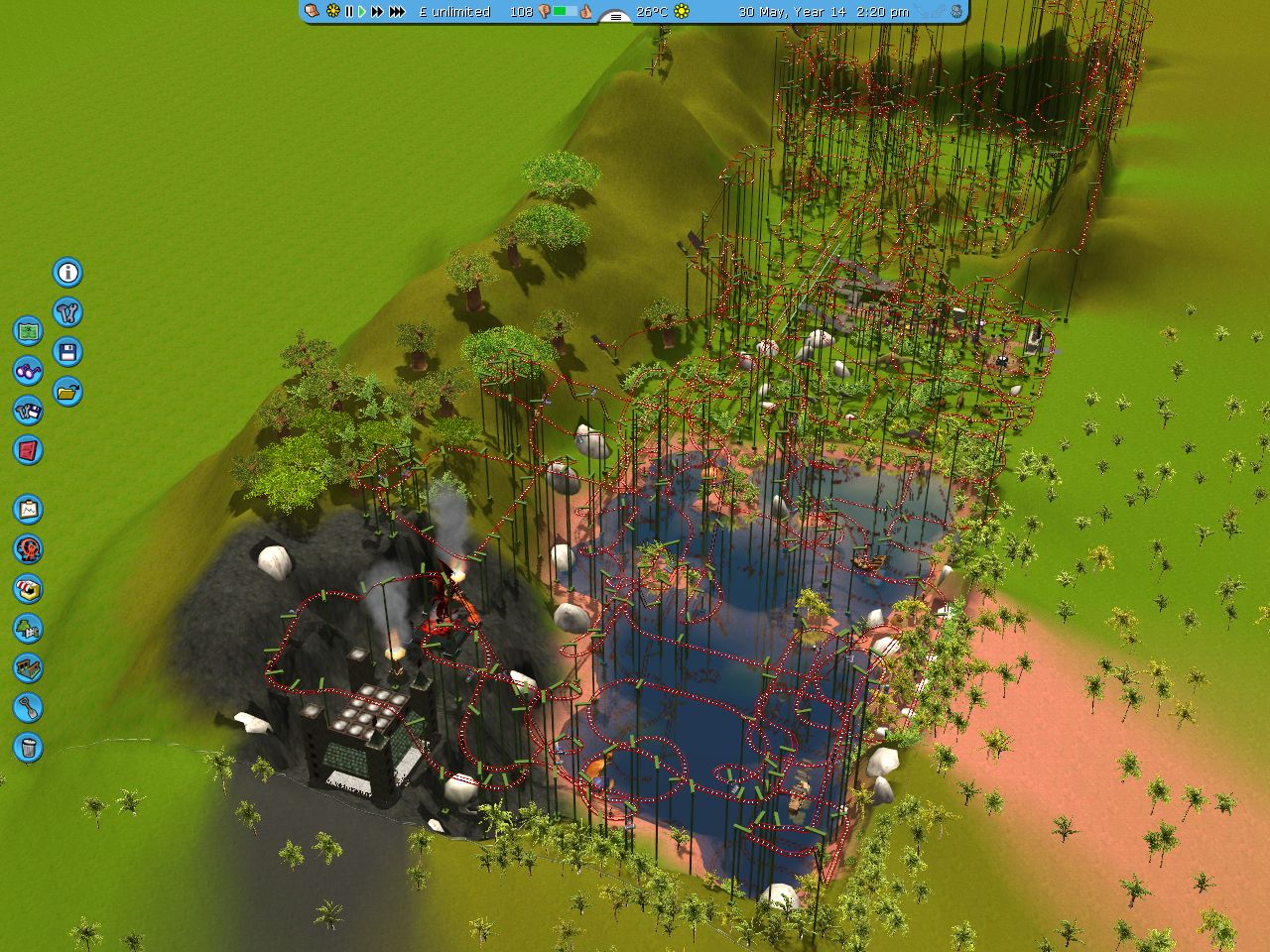
Task: Set game speed to normal play
Action: 362,12
